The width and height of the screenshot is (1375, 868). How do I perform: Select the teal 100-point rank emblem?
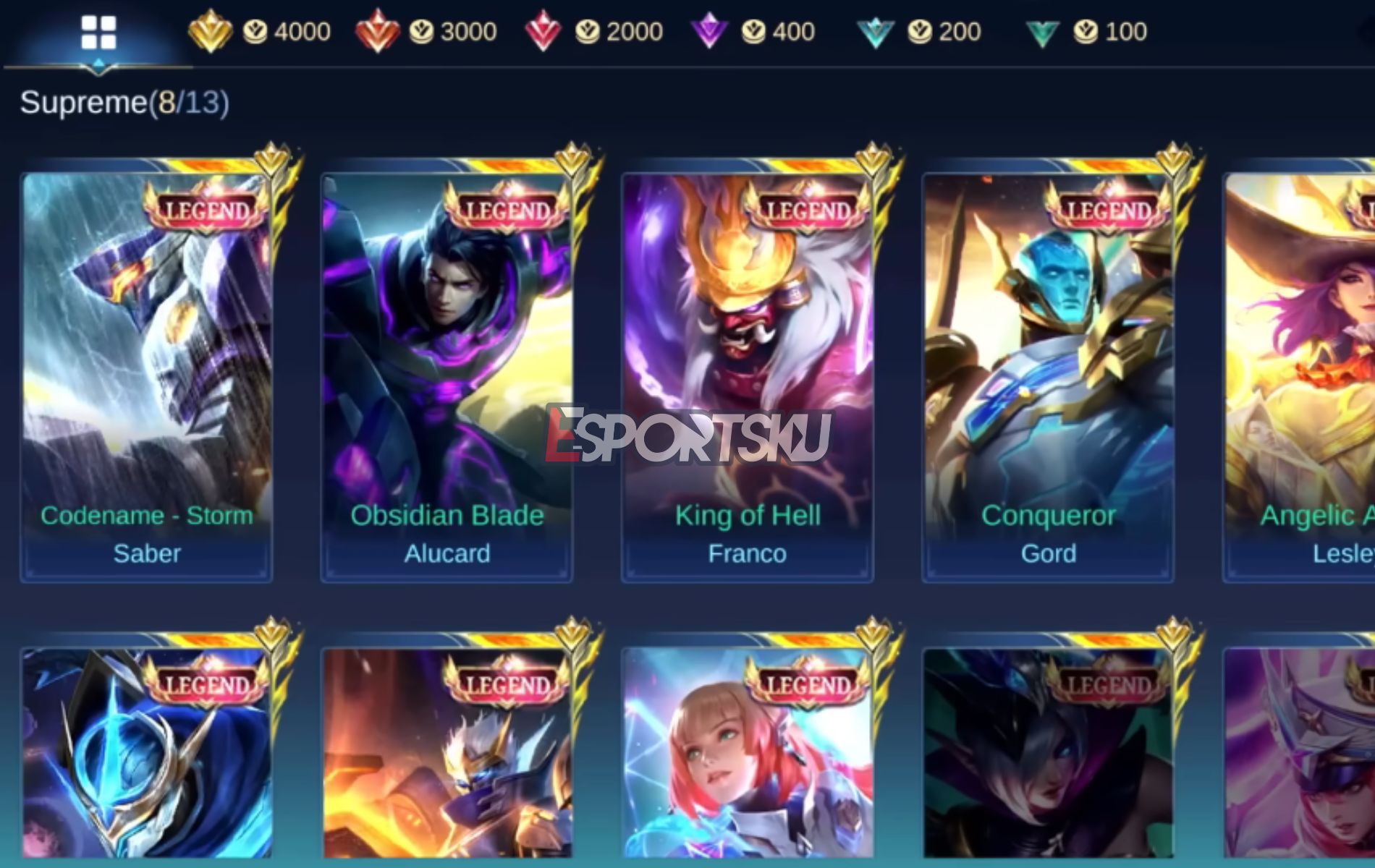click(1044, 30)
